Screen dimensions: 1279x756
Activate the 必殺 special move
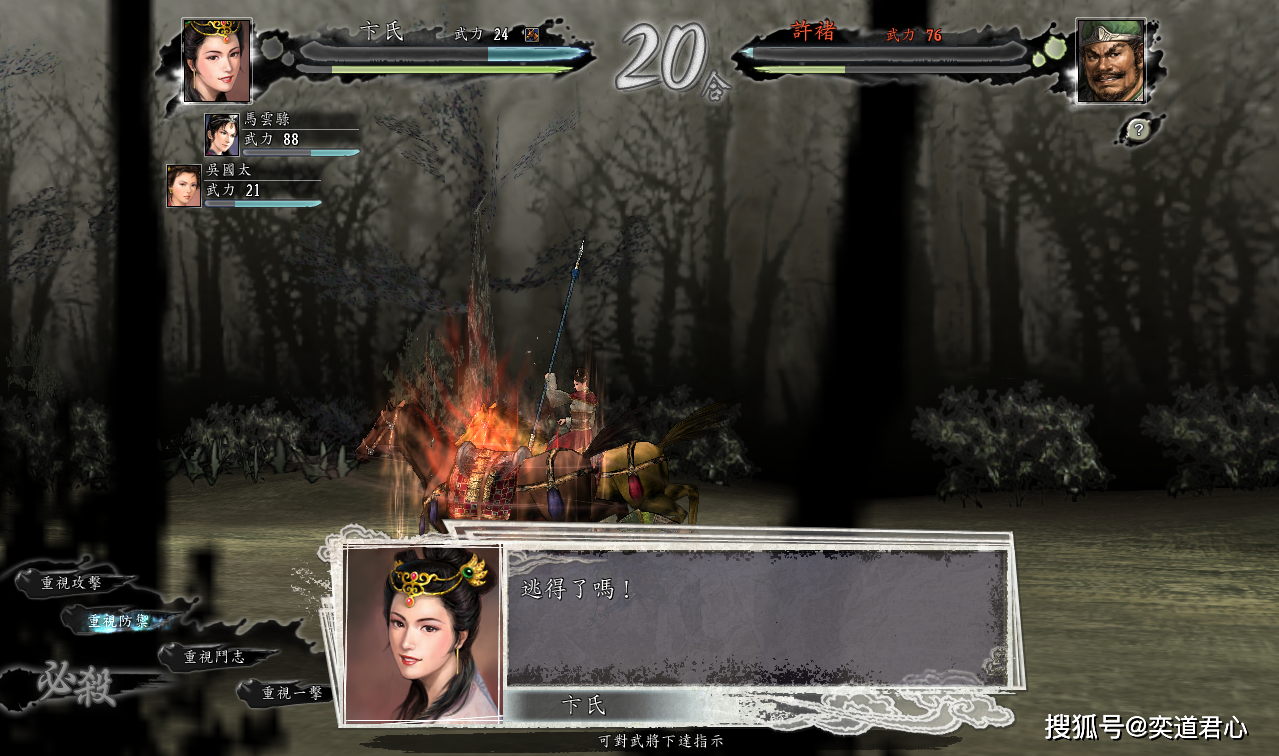pos(76,685)
